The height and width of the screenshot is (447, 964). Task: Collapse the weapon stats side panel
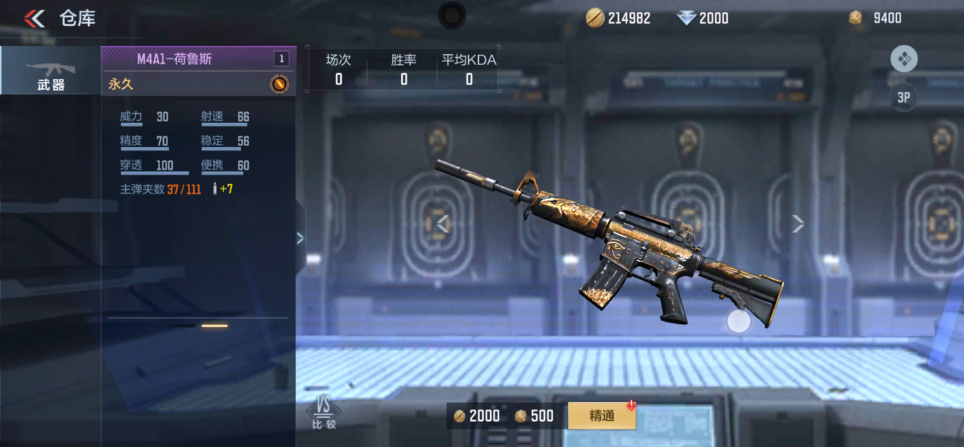(x=299, y=238)
